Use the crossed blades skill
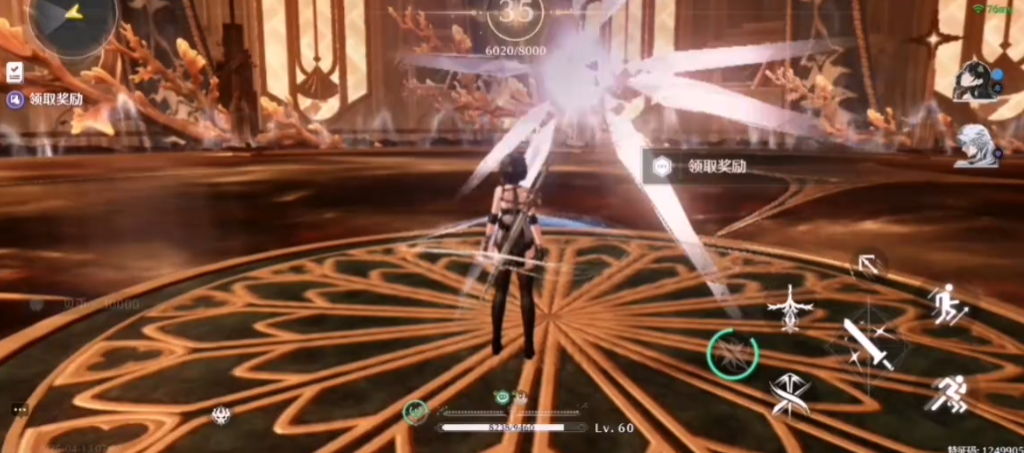 790,393
